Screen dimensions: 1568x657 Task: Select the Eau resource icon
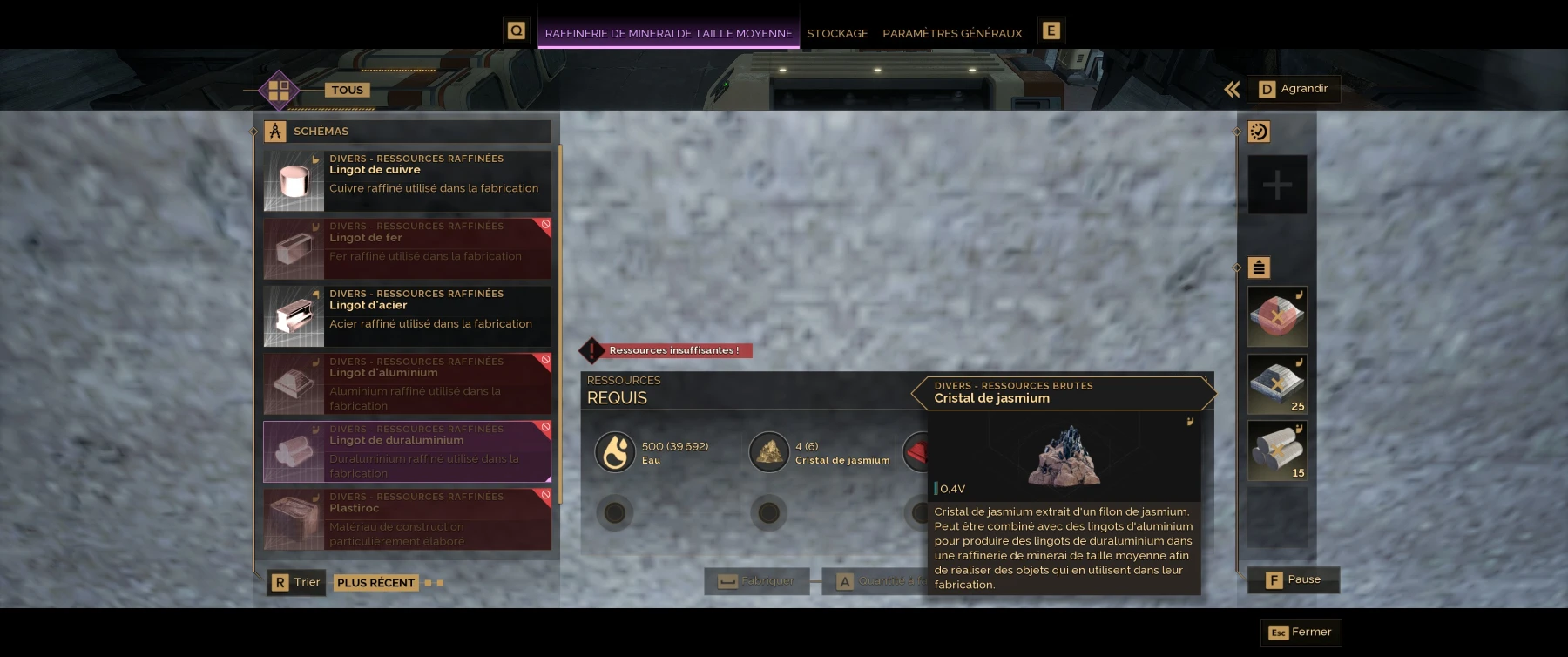[x=615, y=452]
